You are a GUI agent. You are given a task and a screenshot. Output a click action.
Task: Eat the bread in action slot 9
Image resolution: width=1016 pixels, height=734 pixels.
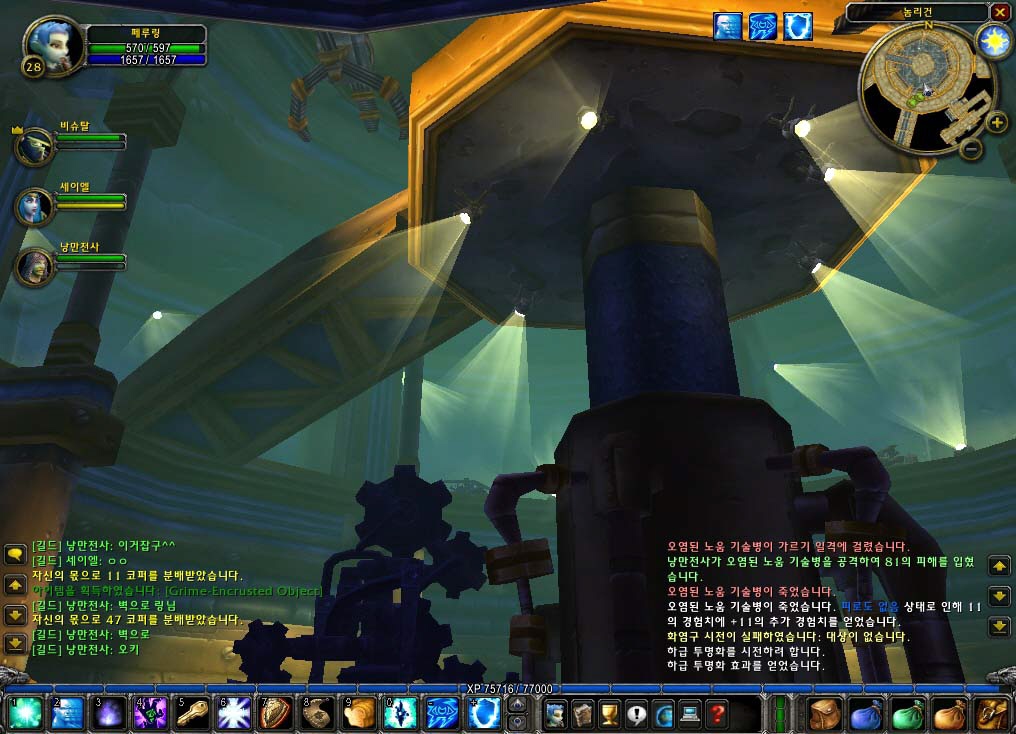click(359, 714)
